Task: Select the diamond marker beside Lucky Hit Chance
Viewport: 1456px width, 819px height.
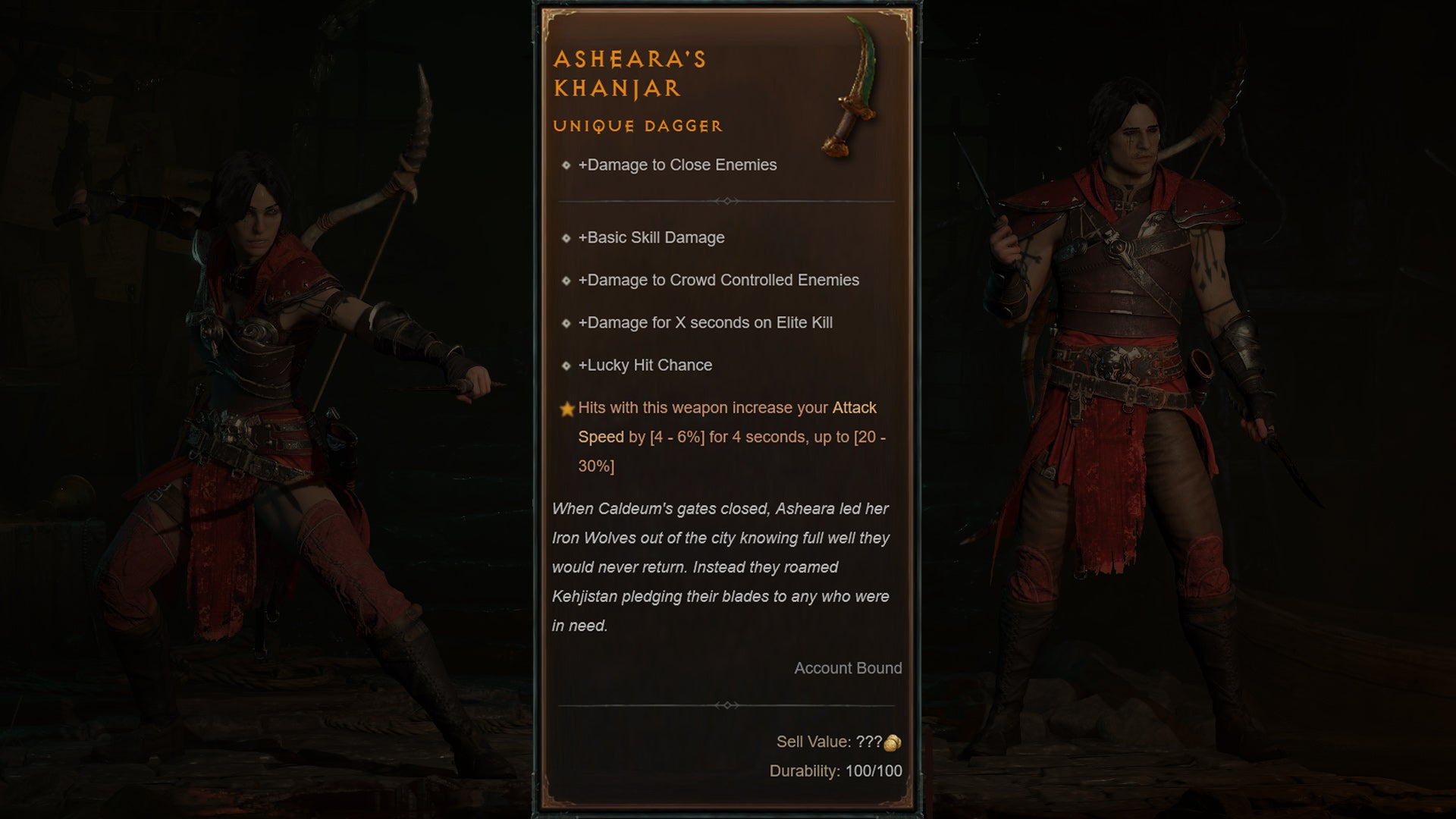Action: pyautogui.click(x=565, y=365)
